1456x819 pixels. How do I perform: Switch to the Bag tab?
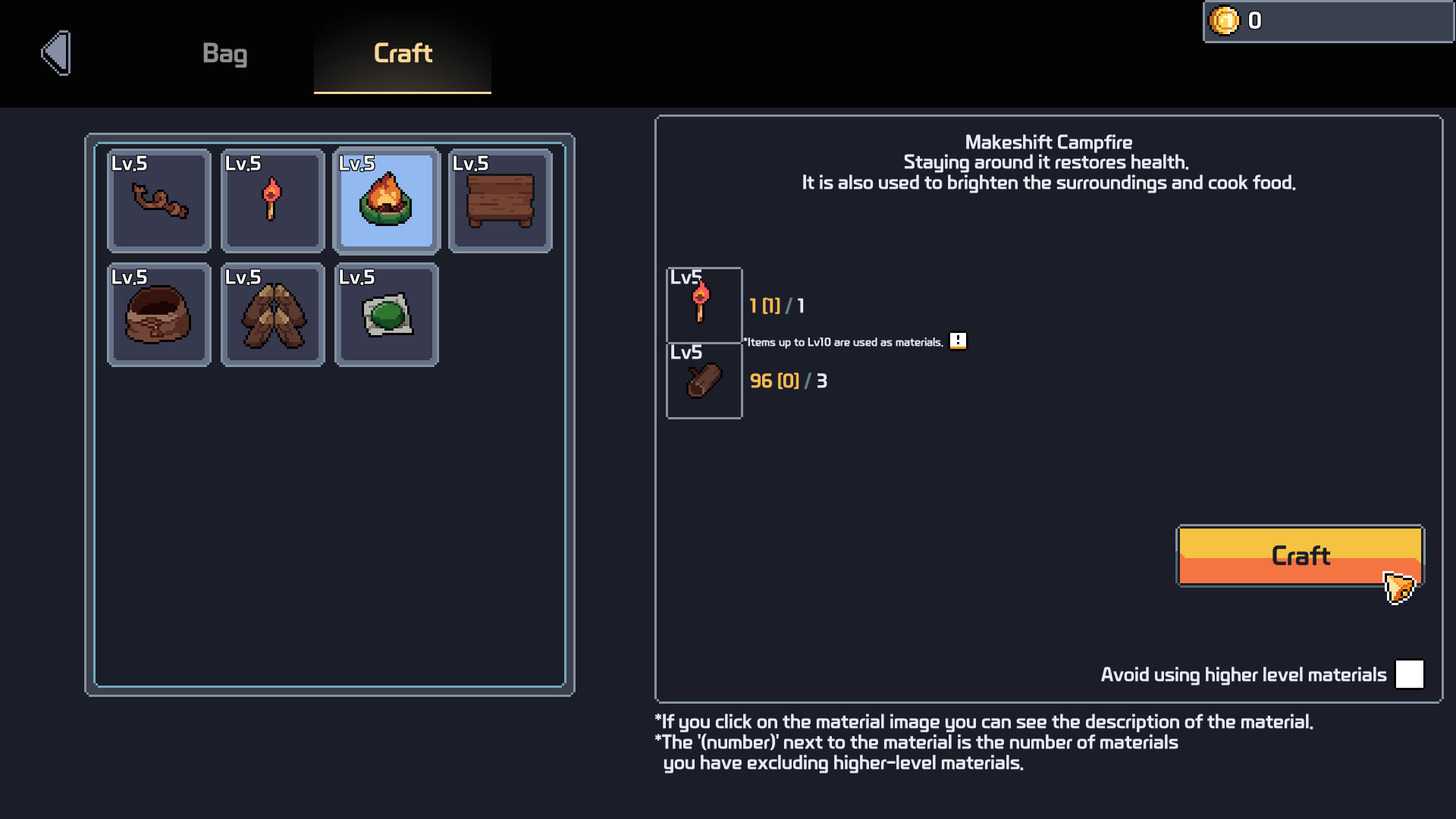pyautogui.click(x=225, y=54)
